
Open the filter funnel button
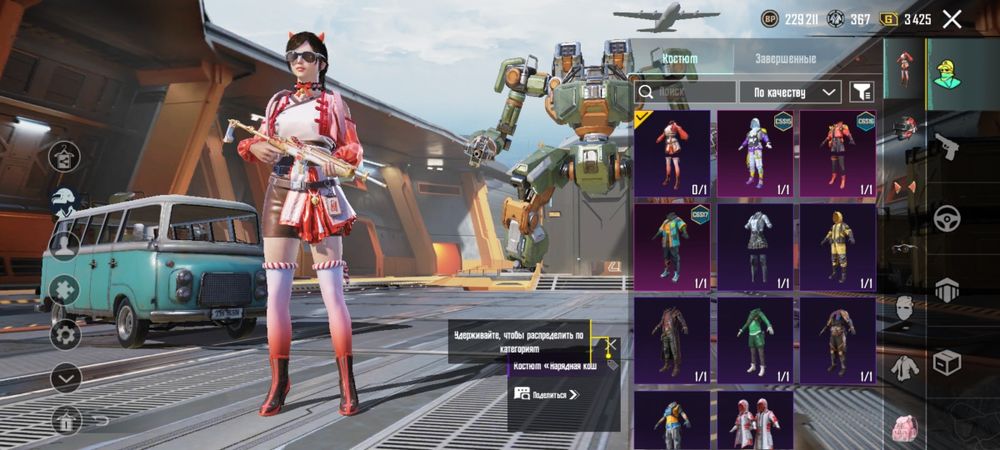click(x=860, y=92)
